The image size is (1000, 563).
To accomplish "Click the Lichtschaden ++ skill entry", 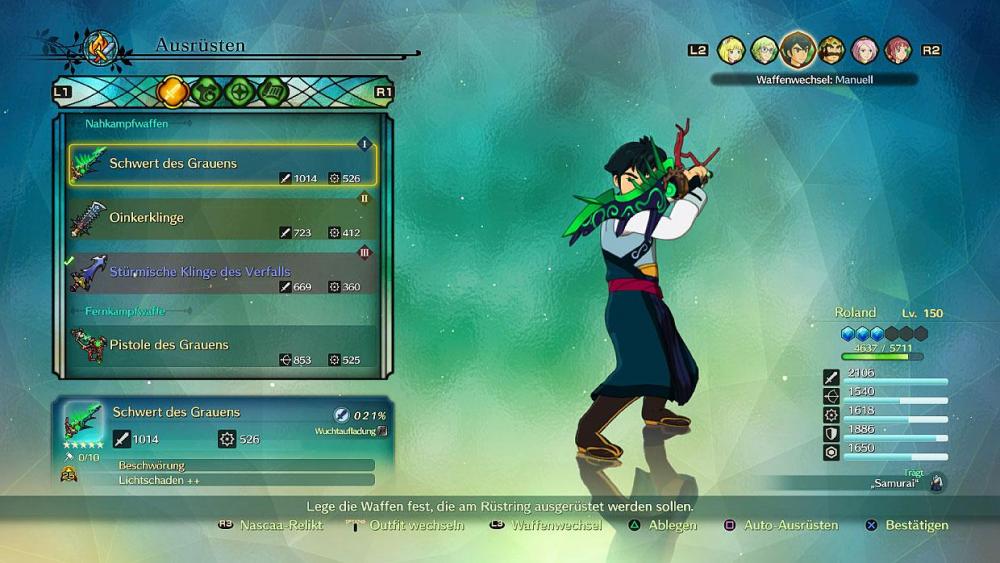I will [x=244, y=480].
